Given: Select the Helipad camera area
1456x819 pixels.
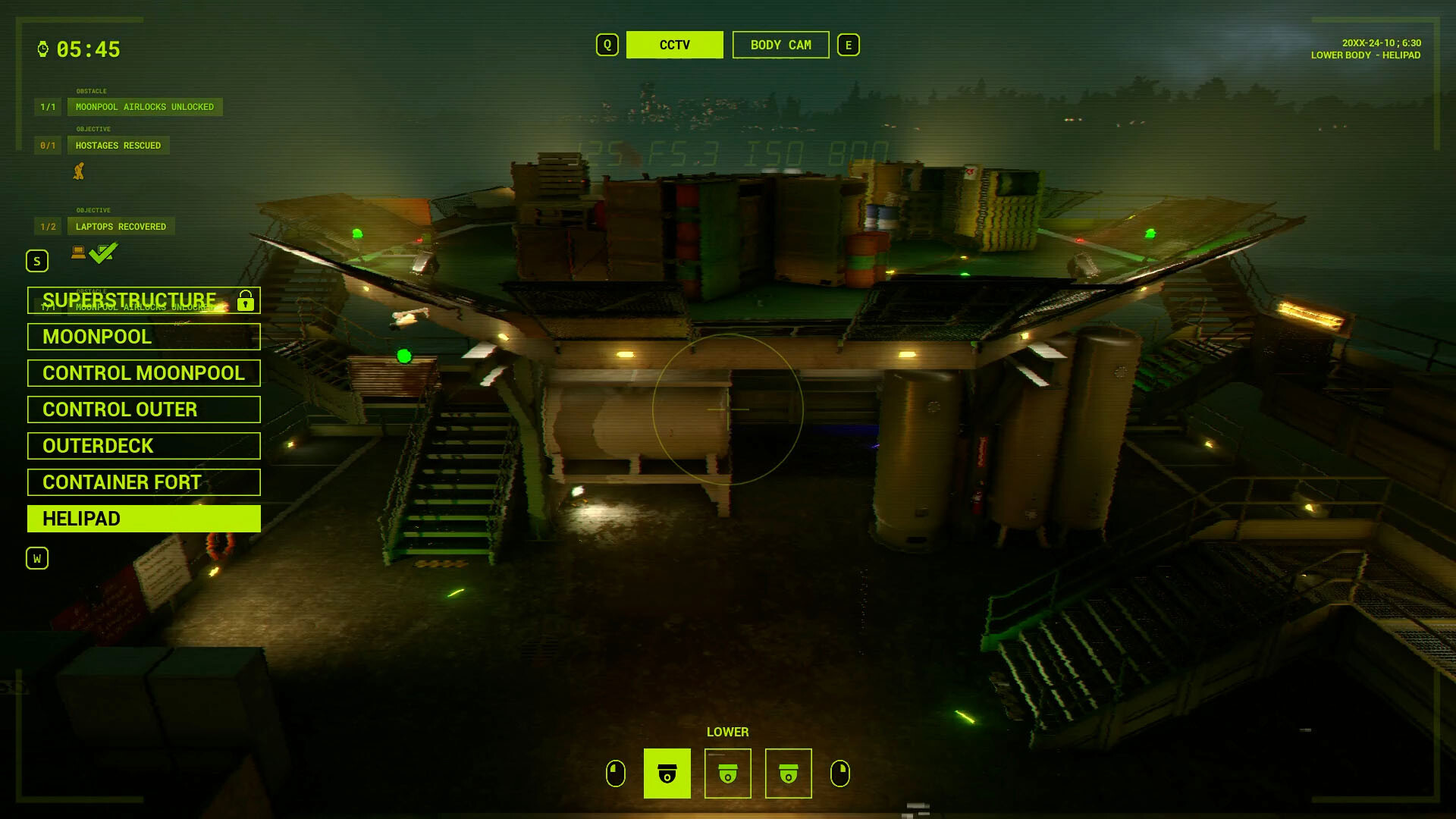Looking at the screenshot, I should point(143,519).
